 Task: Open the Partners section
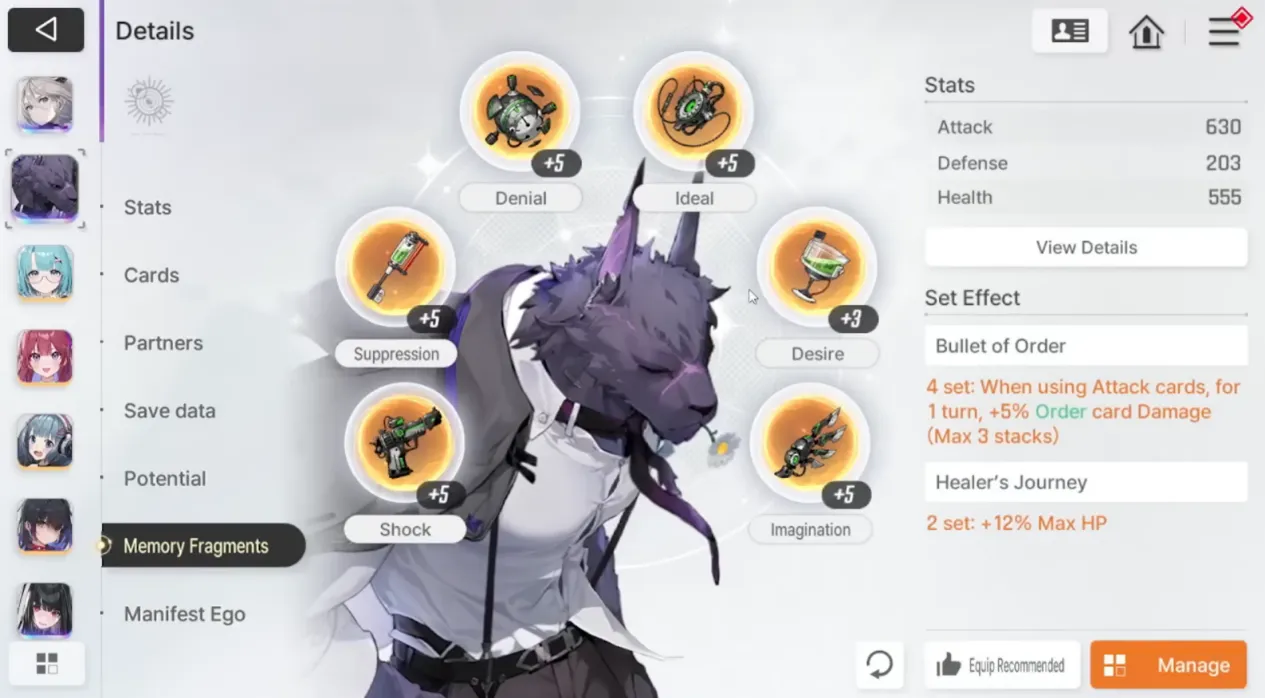point(163,343)
